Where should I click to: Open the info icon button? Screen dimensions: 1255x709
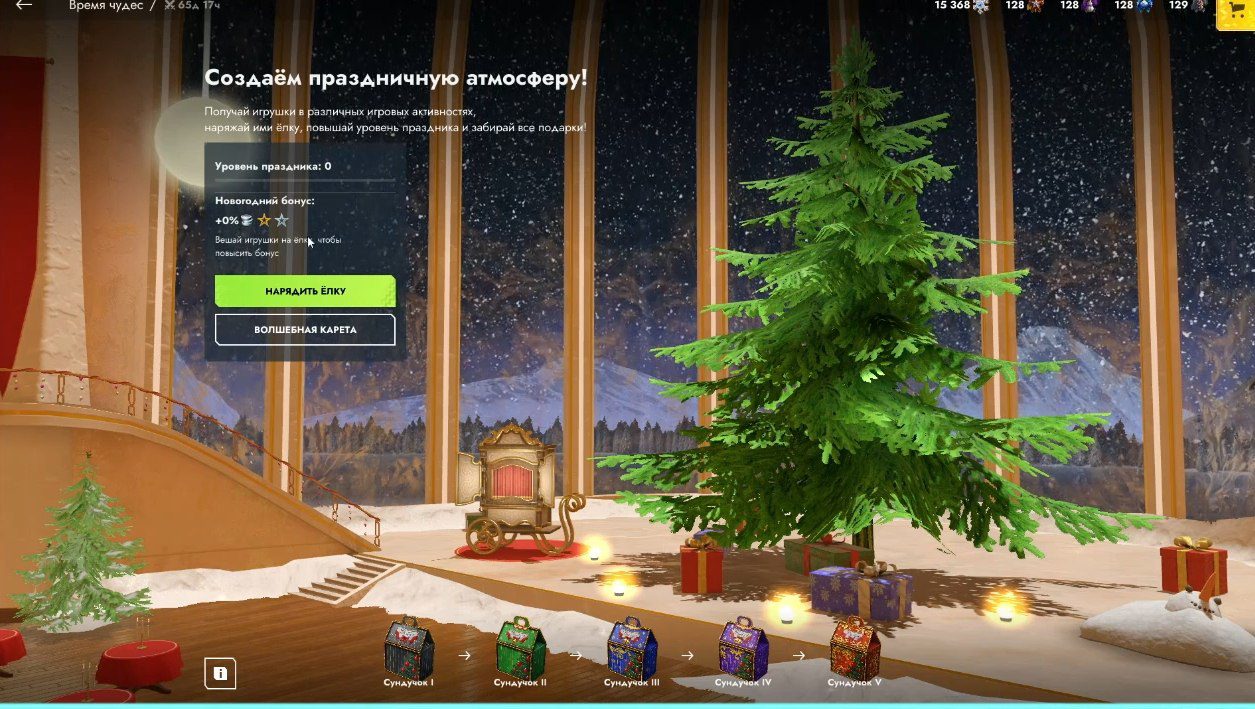[x=220, y=674]
